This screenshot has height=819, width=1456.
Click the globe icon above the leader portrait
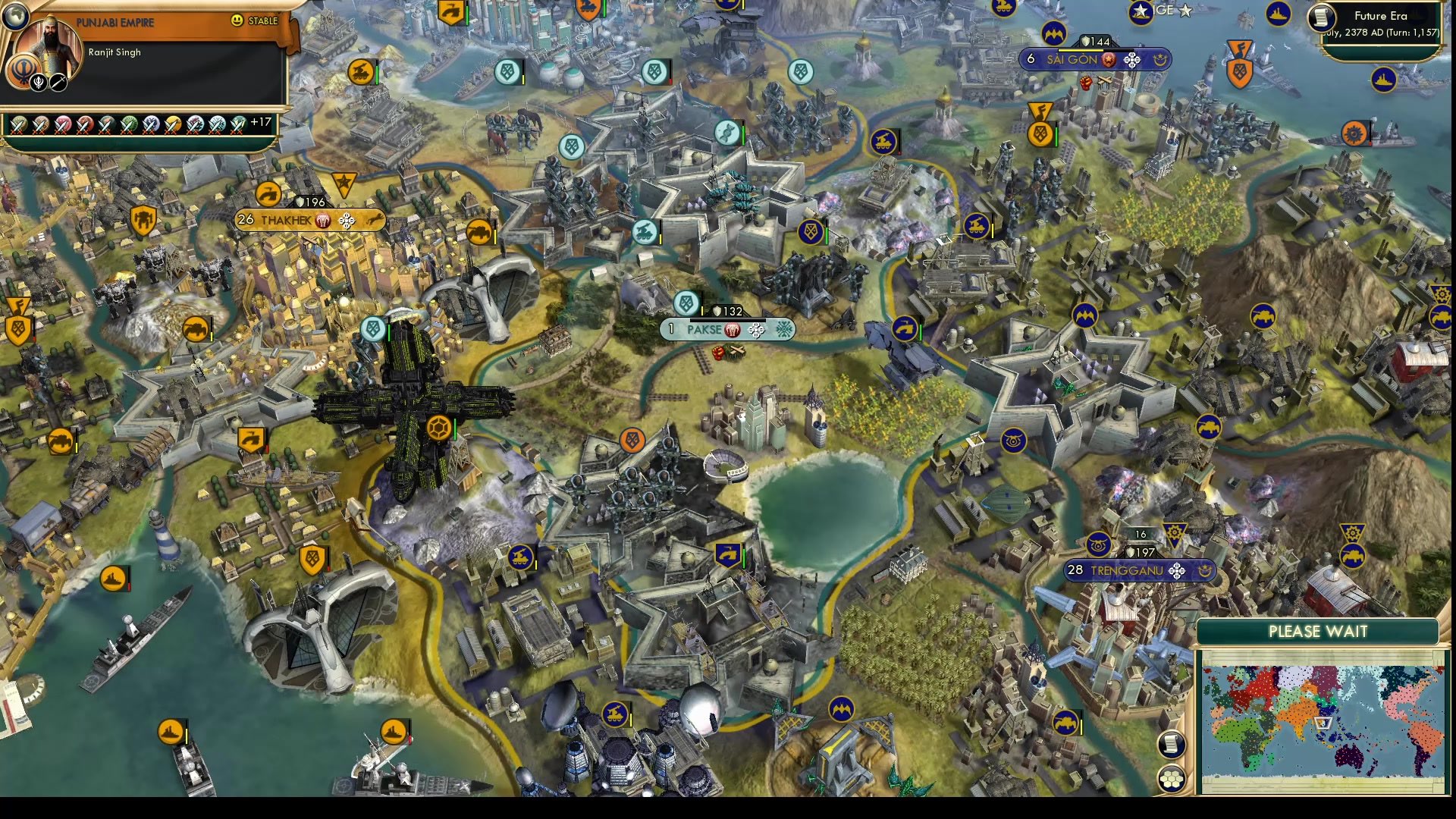coord(16,16)
